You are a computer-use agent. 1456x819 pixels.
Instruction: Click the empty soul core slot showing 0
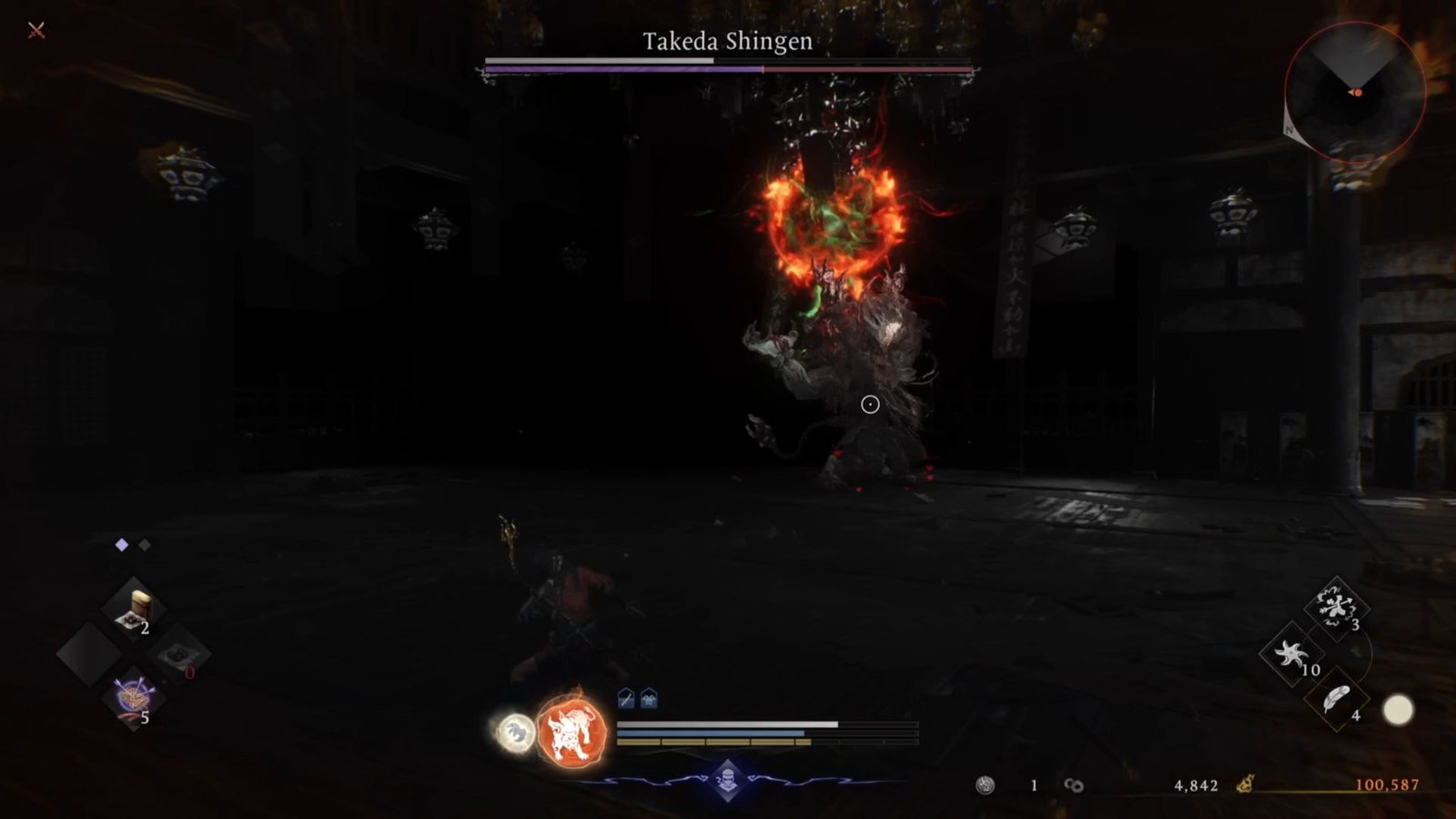(179, 657)
